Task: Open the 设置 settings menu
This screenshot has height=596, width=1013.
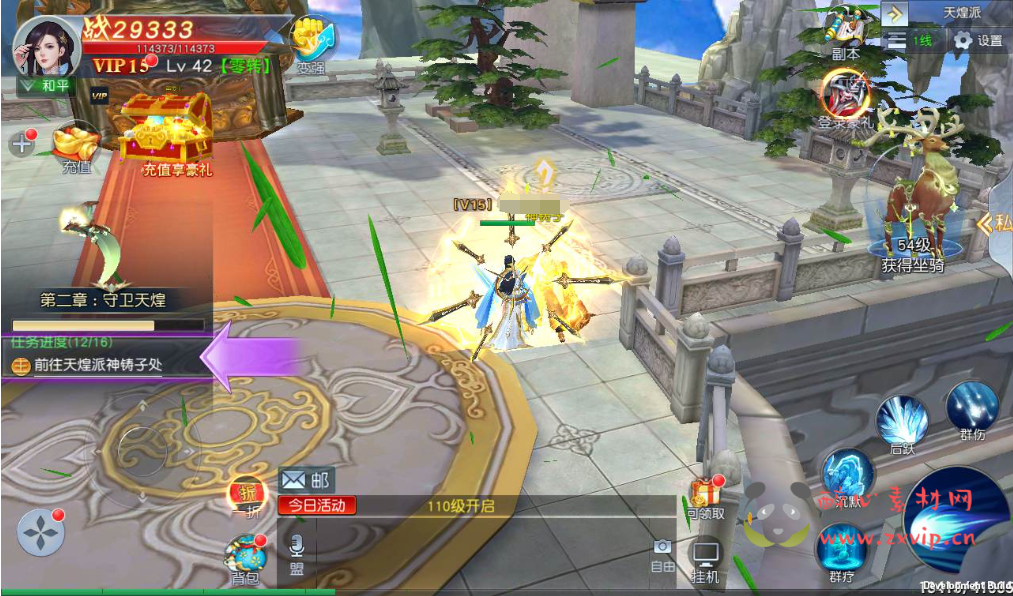Action: 977,41
